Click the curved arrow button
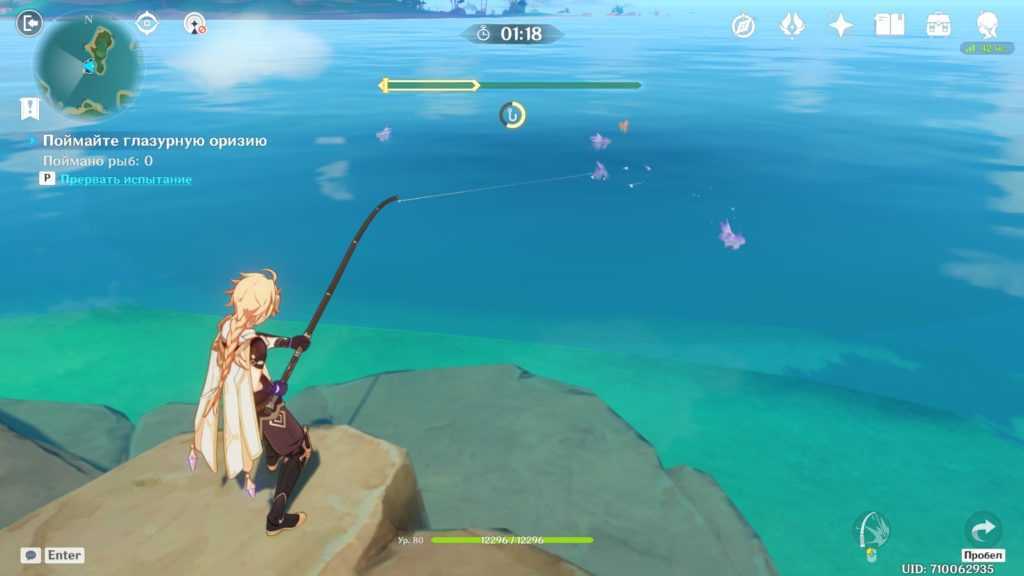The height and width of the screenshot is (576, 1024). pyautogui.click(x=983, y=528)
